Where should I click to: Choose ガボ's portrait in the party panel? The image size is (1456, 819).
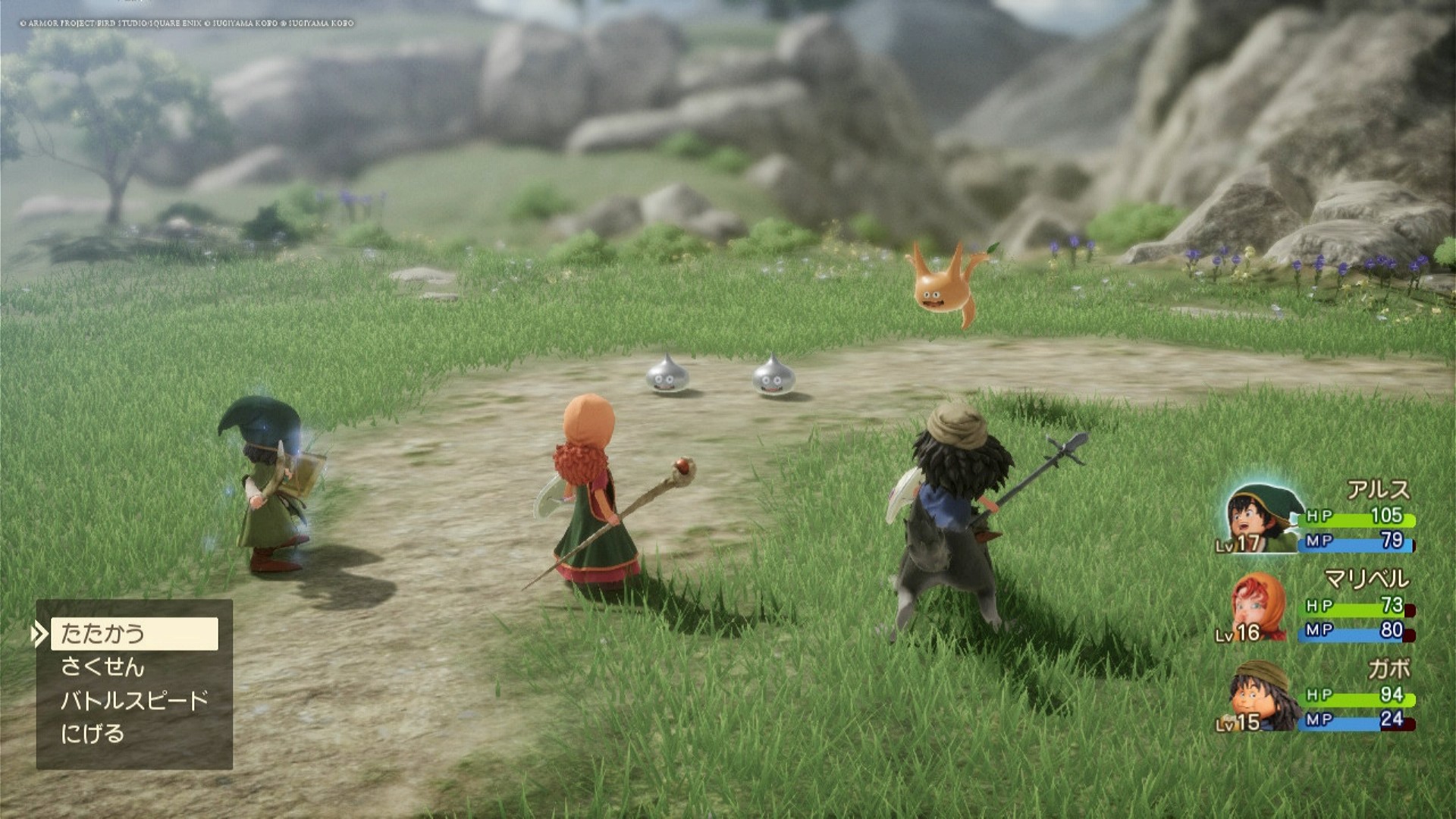point(1260,696)
